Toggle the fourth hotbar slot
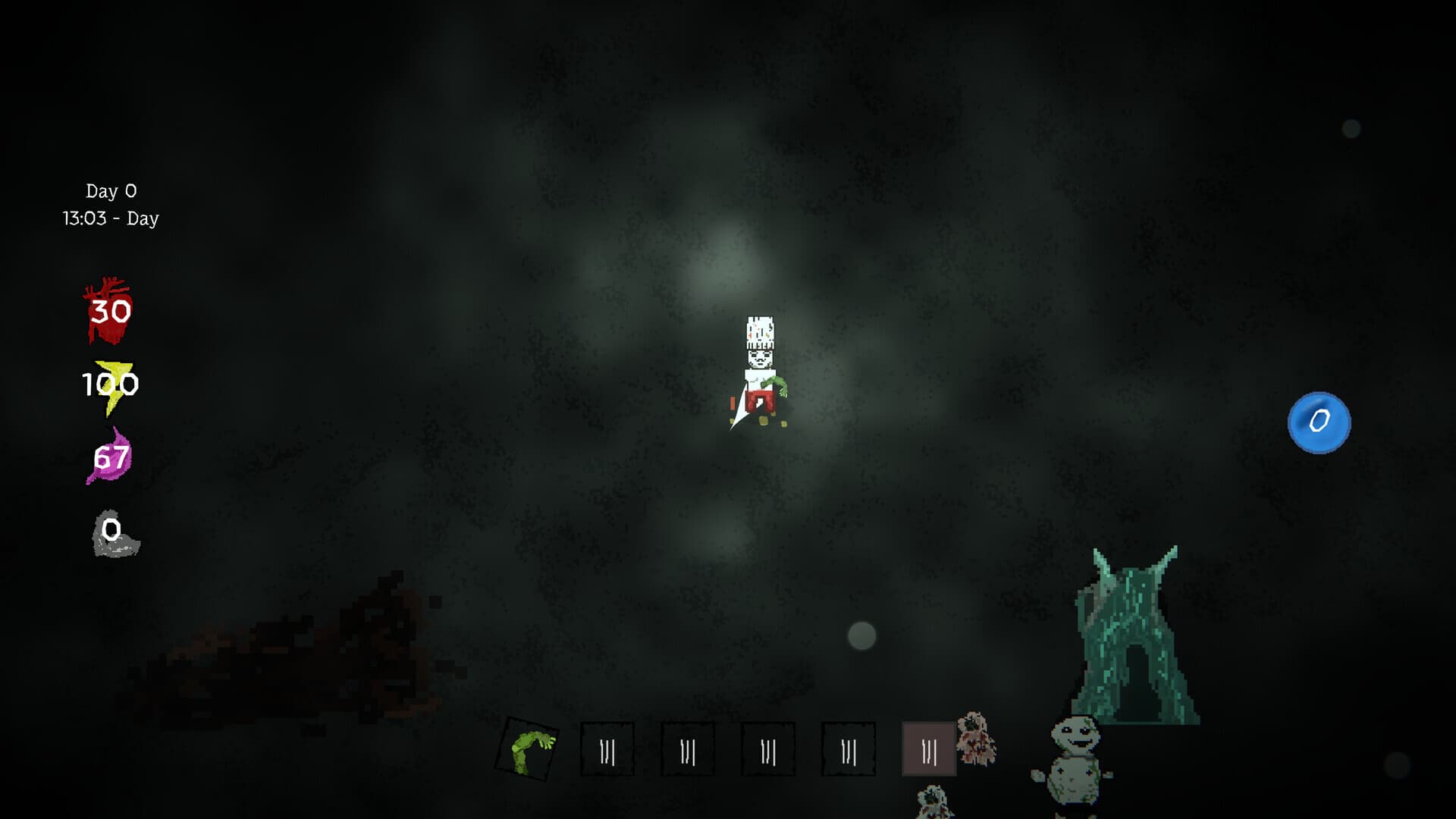The width and height of the screenshot is (1456, 819). [x=767, y=749]
